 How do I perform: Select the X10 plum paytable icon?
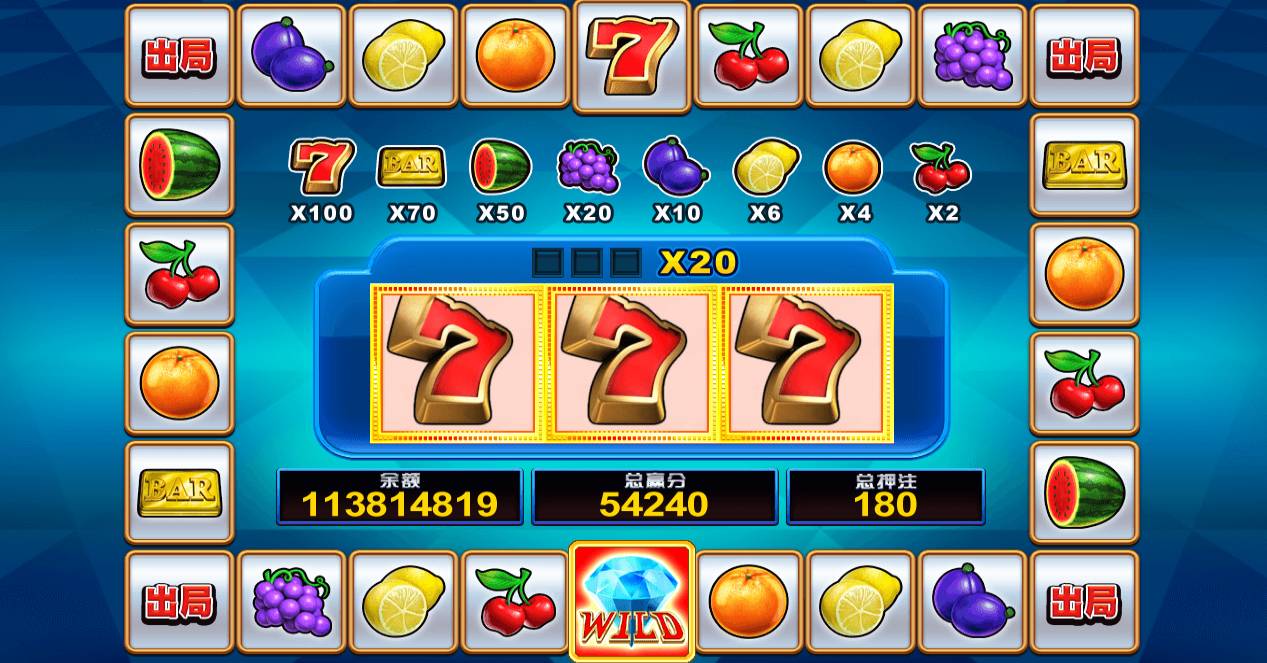coord(676,166)
